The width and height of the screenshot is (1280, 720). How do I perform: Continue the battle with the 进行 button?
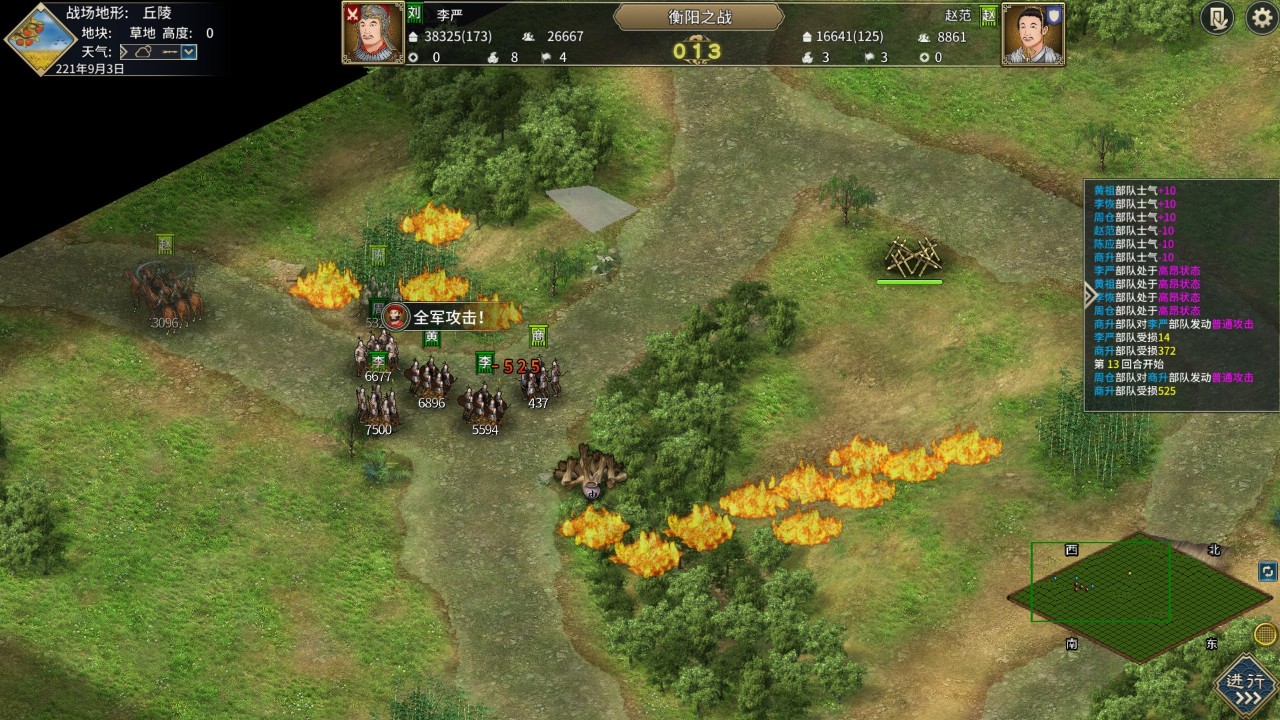point(1246,688)
